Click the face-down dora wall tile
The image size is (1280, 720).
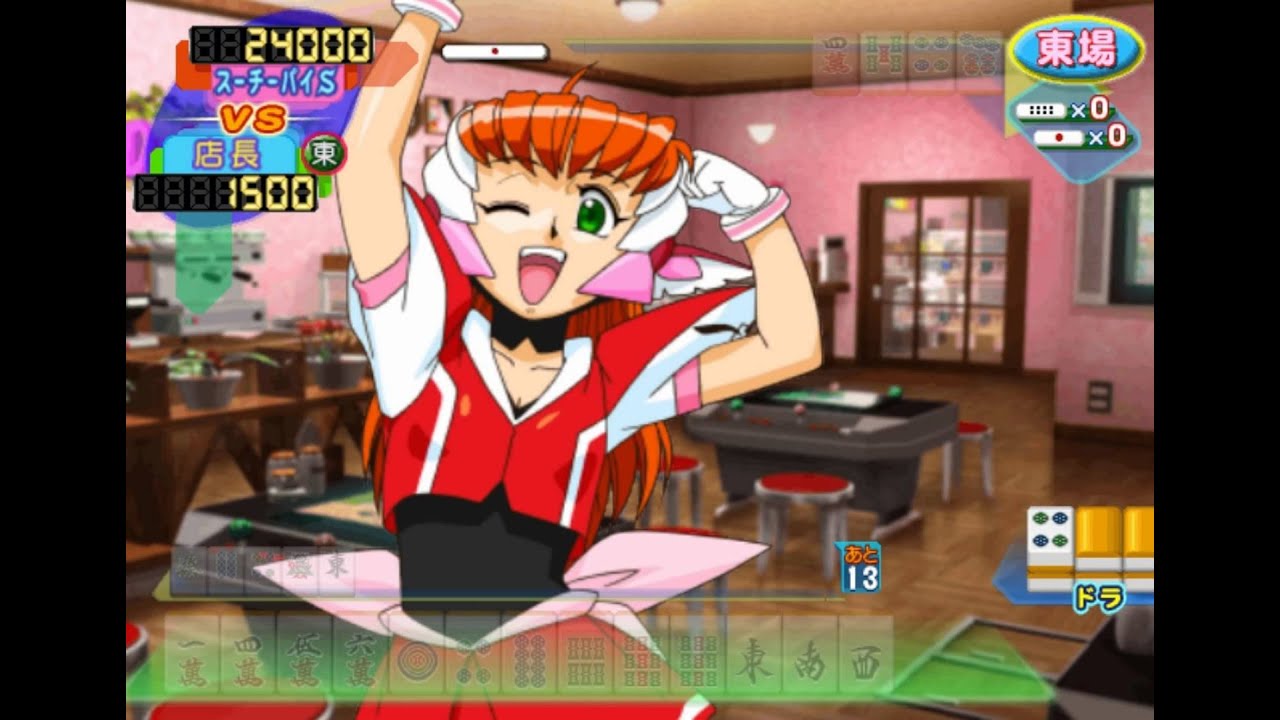pos(1098,528)
